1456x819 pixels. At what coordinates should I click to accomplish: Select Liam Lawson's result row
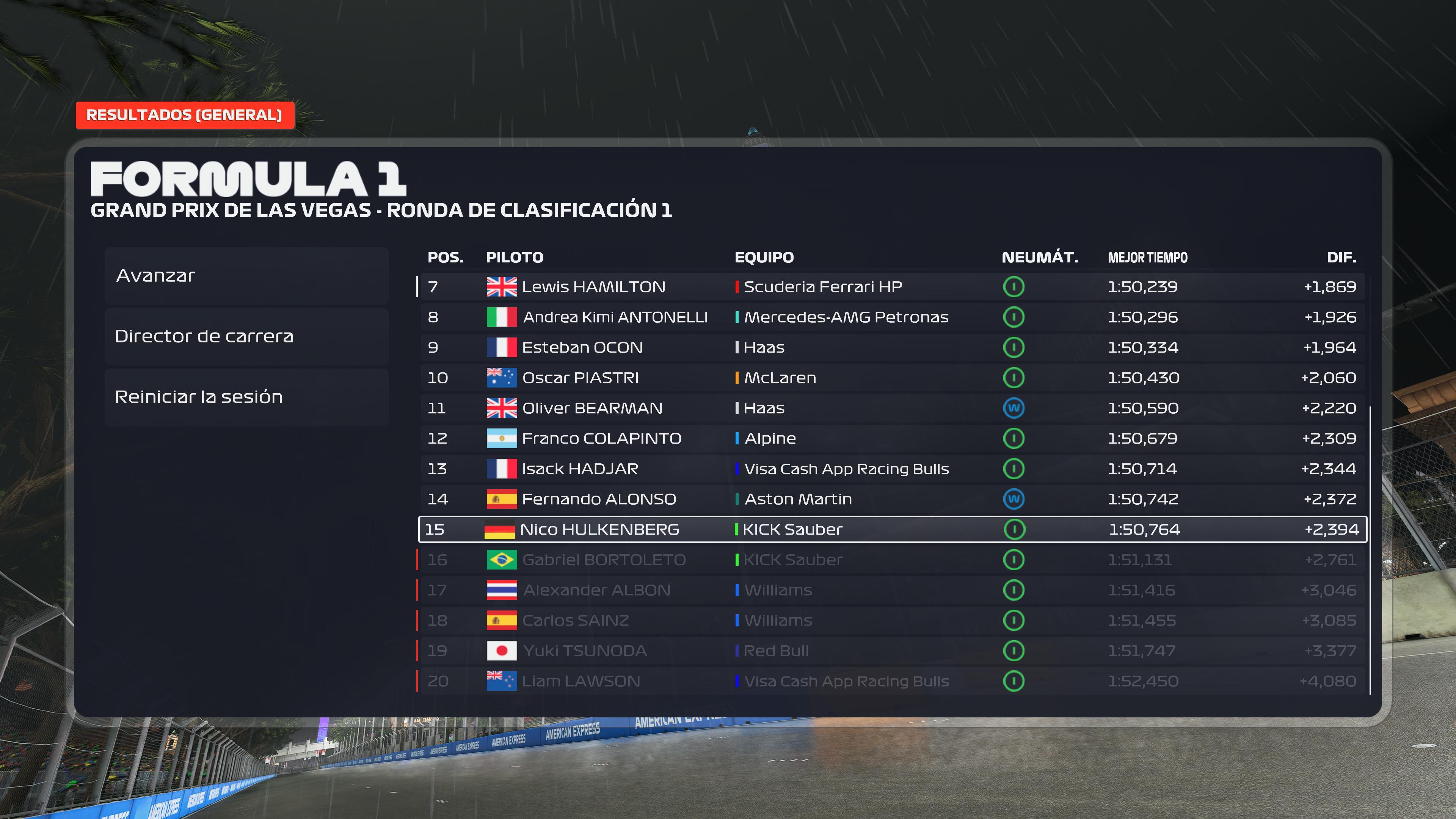(892, 681)
